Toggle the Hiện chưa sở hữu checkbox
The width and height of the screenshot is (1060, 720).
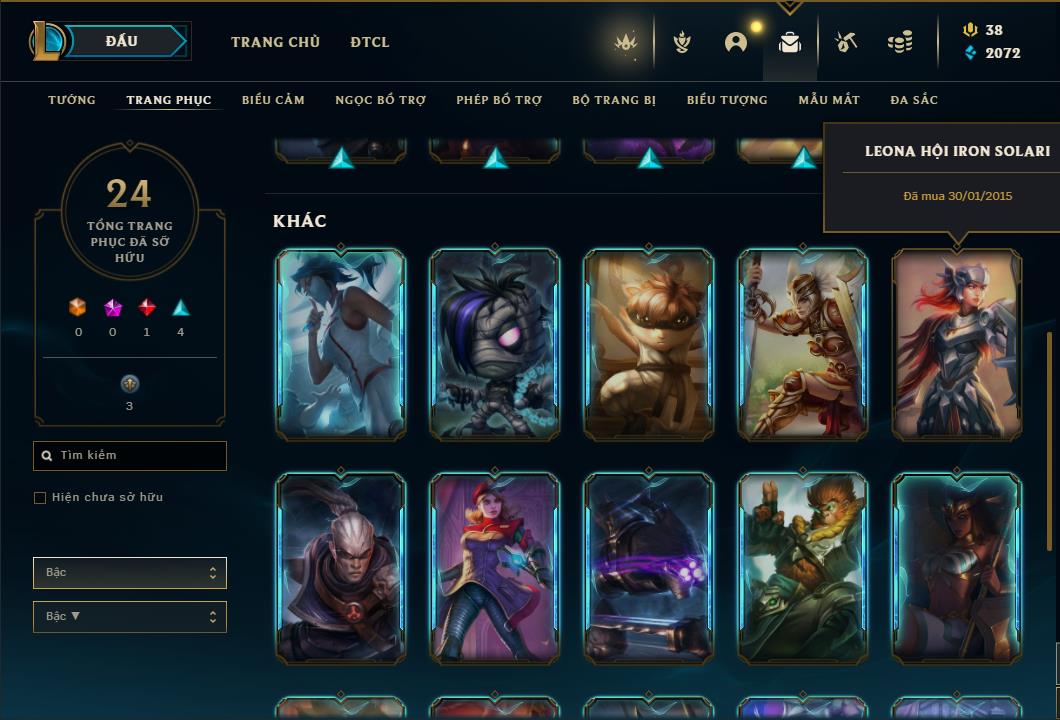tap(40, 498)
